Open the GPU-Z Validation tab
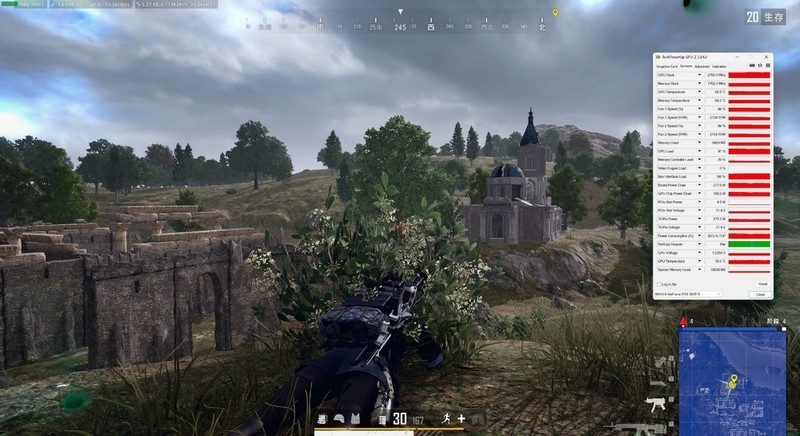This screenshot has height=436, width=800. click(x=719, y=66)
